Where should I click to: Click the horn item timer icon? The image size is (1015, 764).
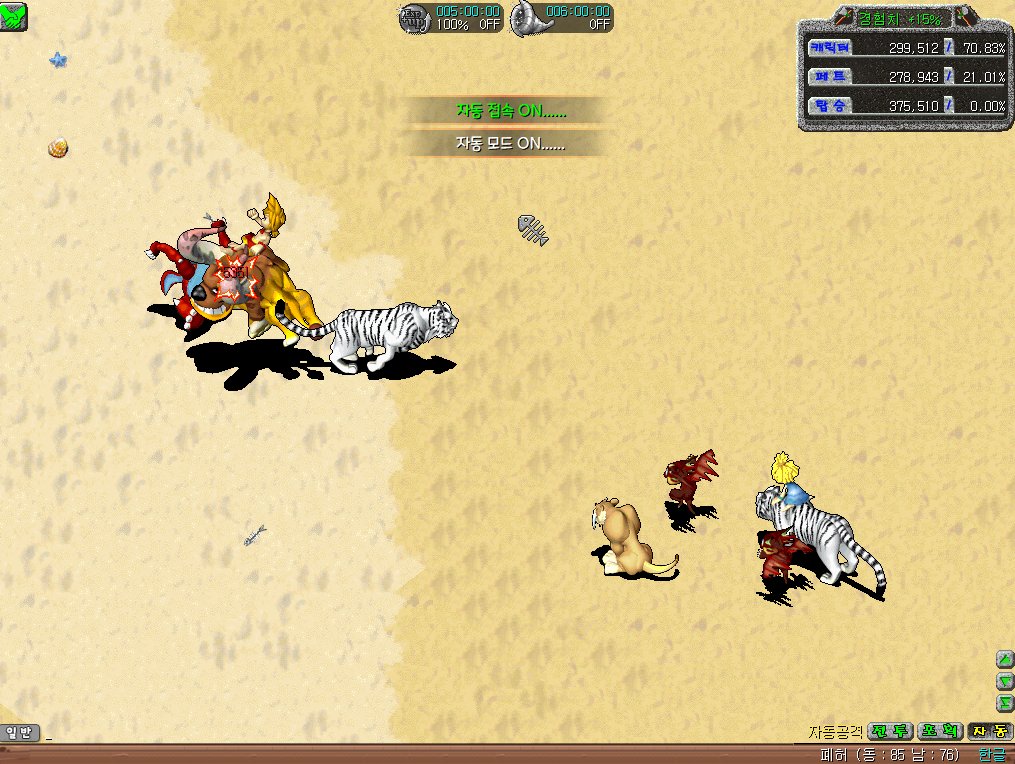528,18
